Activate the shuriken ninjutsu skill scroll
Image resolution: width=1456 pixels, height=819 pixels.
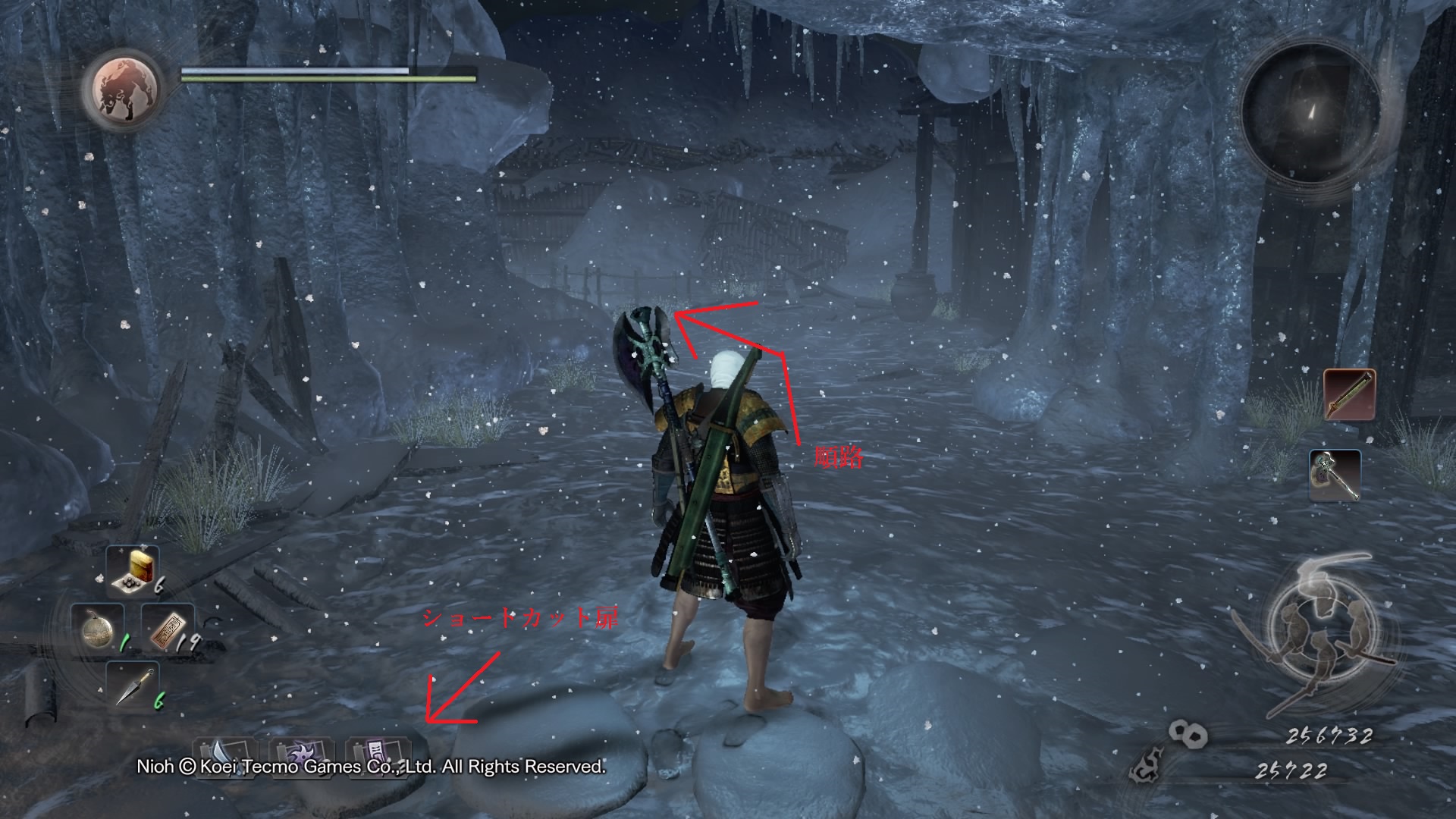[x=298, y=757]
